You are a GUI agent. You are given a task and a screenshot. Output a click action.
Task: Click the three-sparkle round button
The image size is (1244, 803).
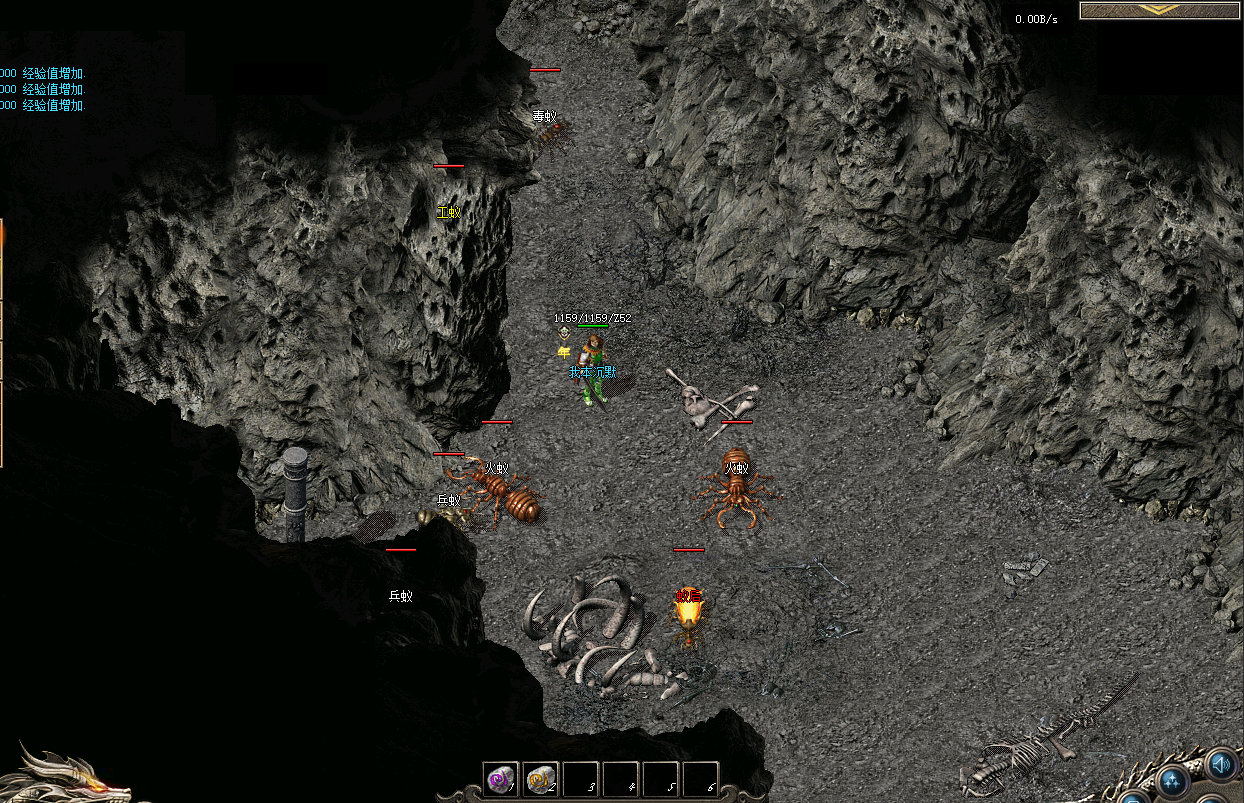pos(1174,780)
